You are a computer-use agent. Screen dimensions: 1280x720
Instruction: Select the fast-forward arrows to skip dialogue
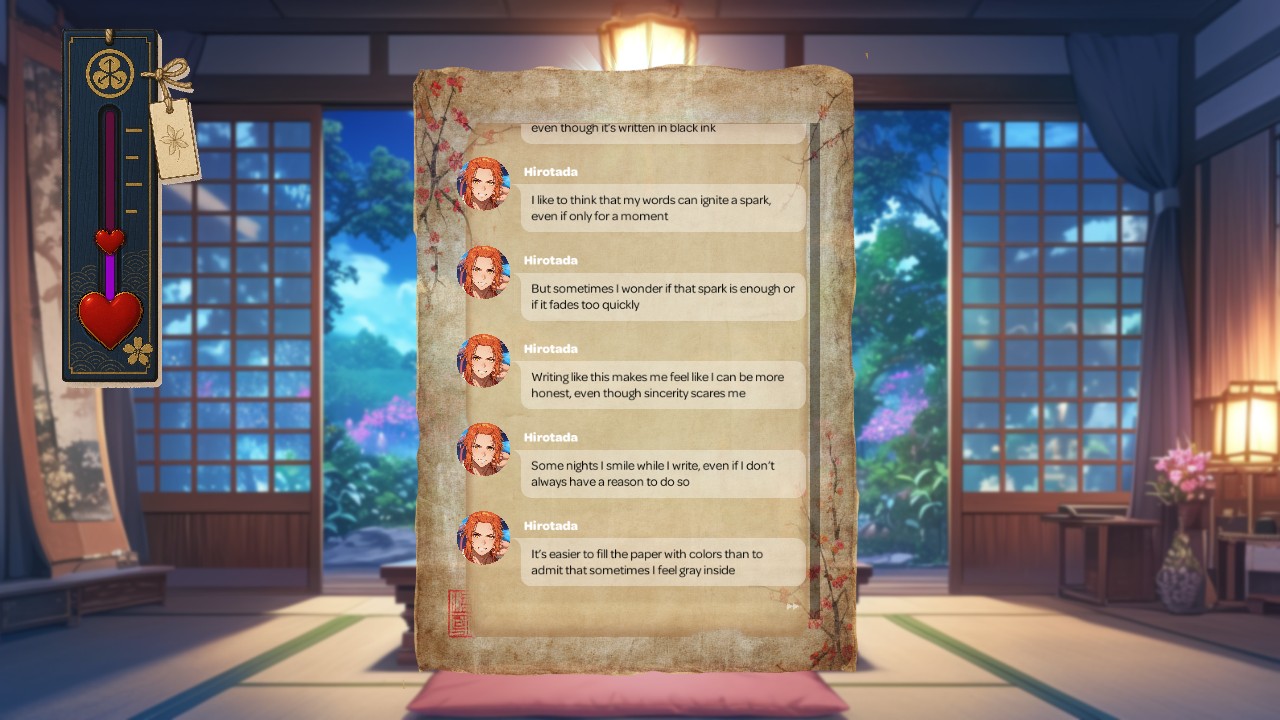click(791, 605)
